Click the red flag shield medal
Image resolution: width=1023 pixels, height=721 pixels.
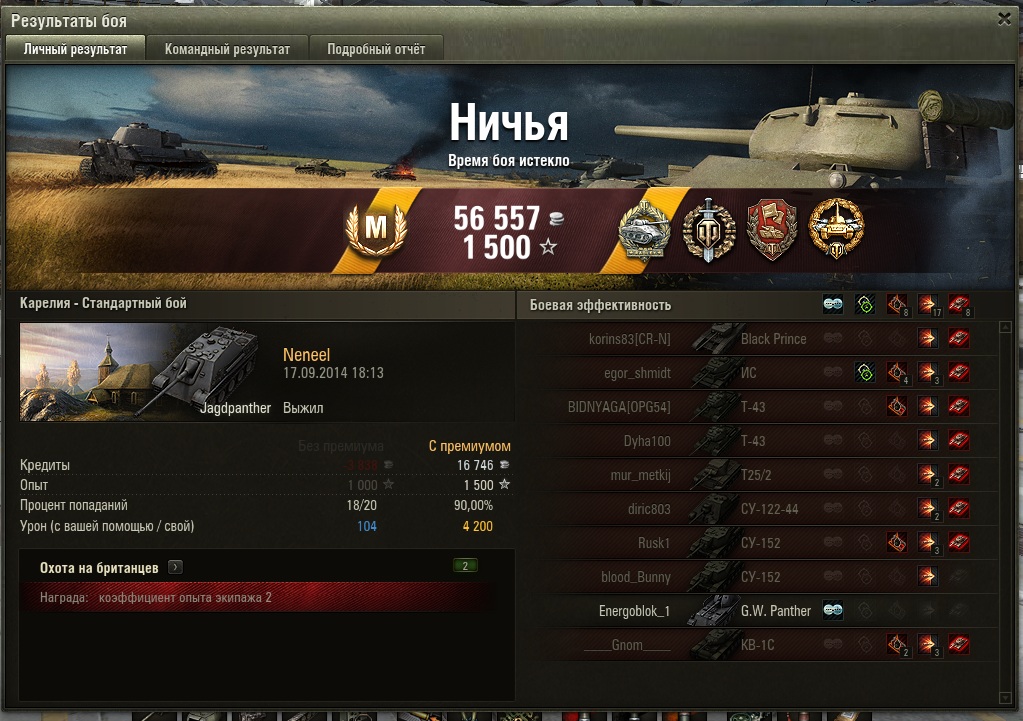click(772, 230)
